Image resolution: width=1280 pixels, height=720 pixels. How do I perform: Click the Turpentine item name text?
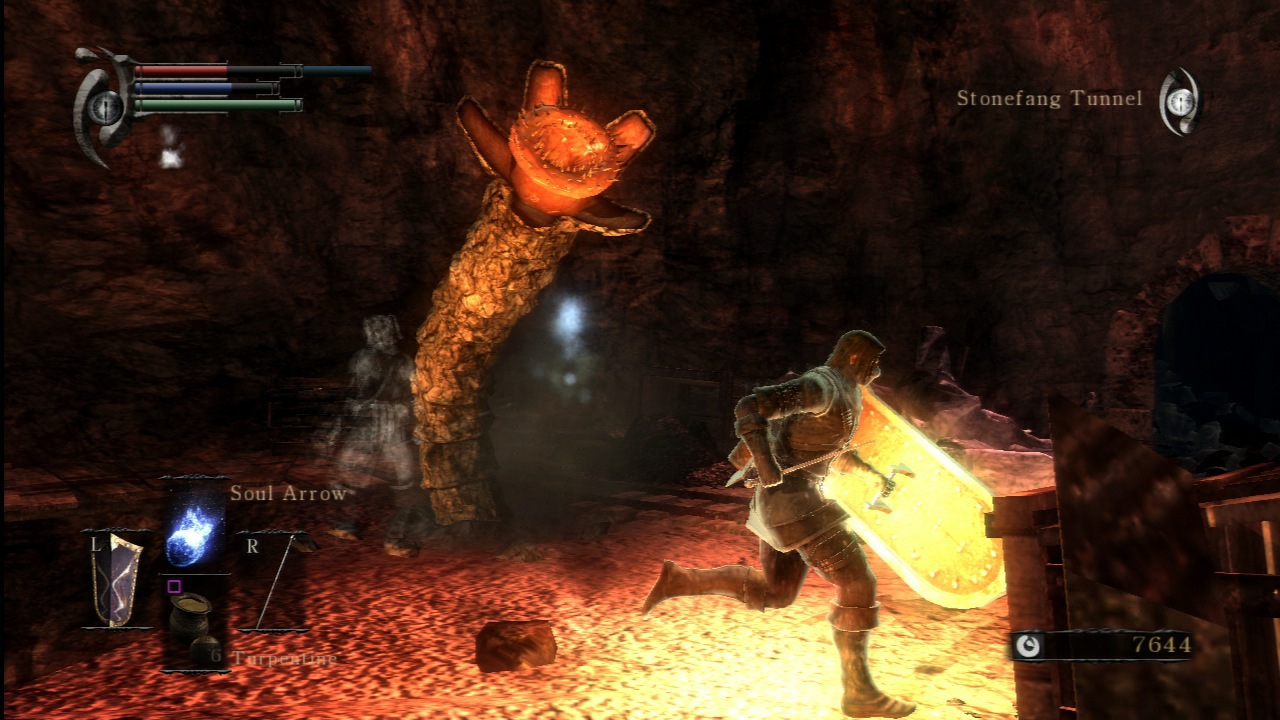point(283,659)
